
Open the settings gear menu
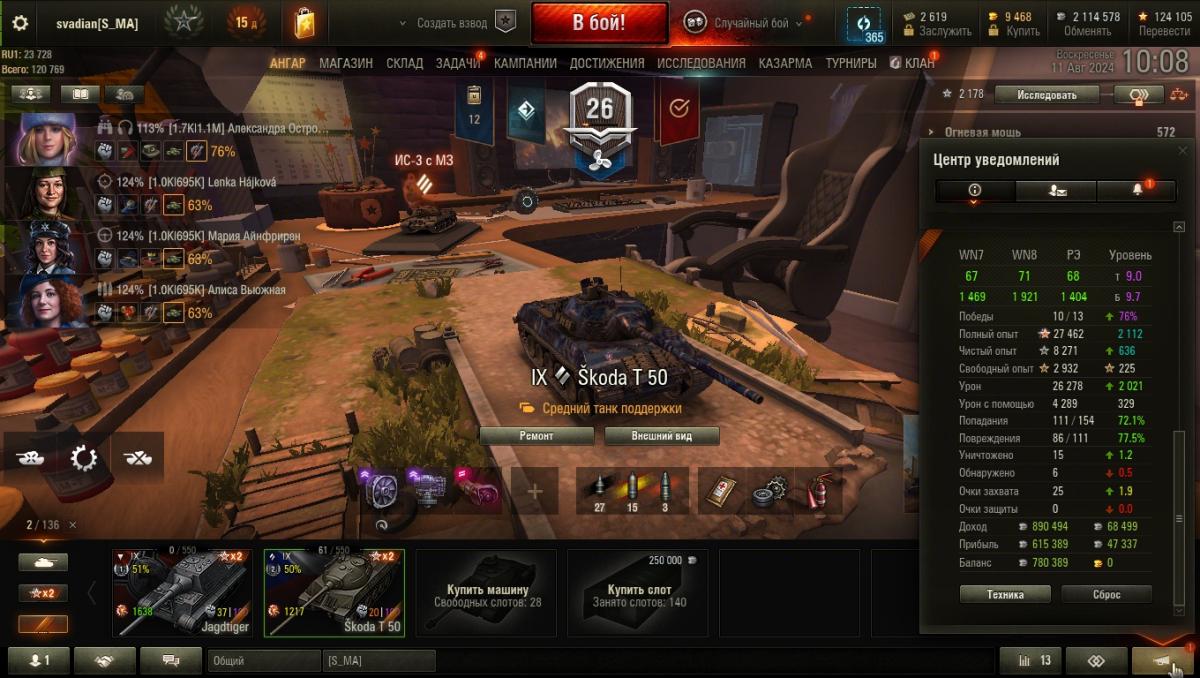(x=20, y=23)
